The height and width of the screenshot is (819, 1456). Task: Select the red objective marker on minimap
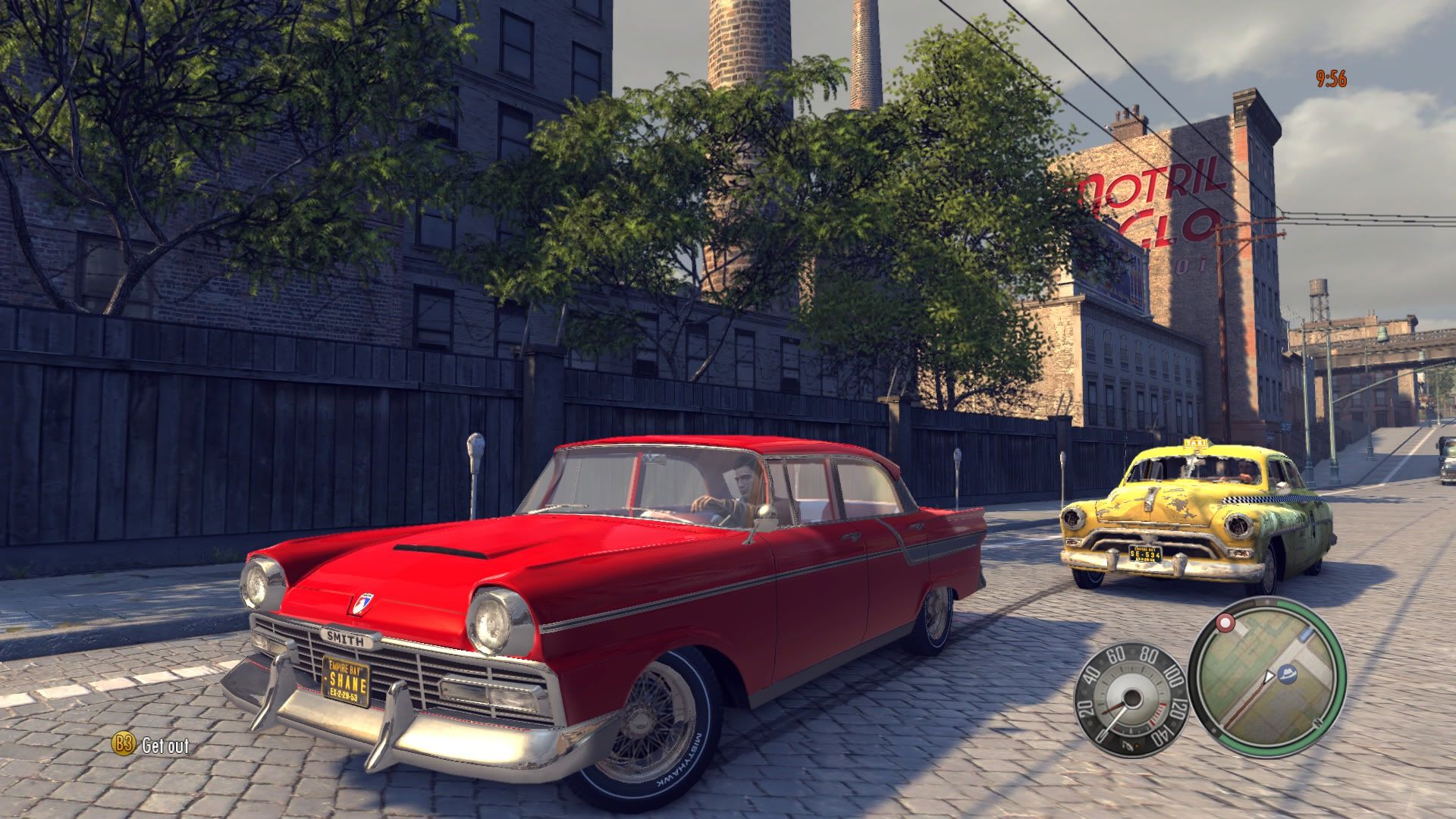(x=1224, y=623)
